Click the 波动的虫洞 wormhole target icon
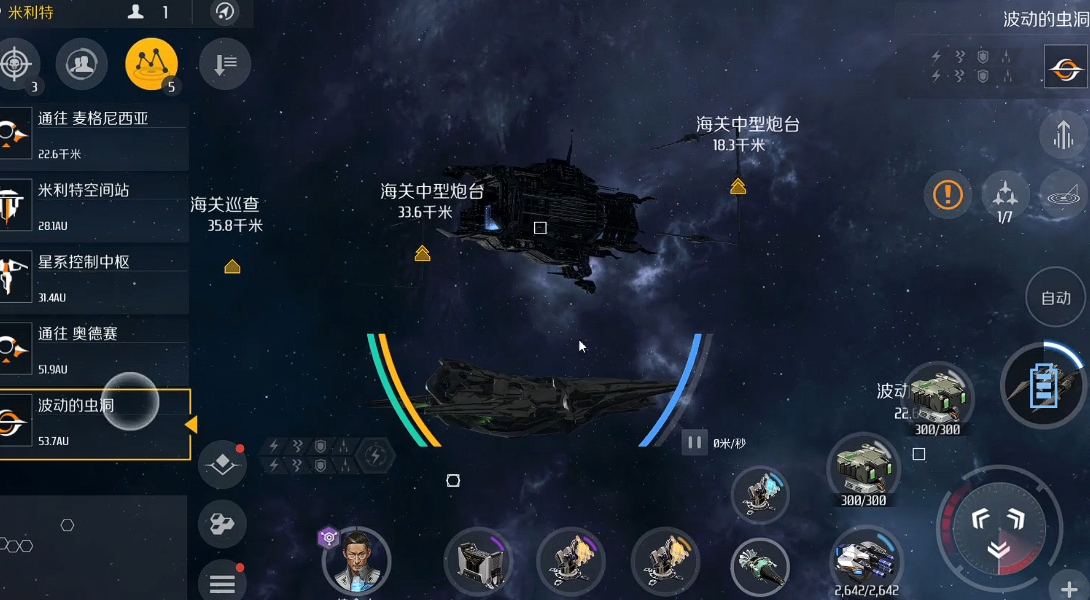 pyautogui.click(x=1065, y=67)
